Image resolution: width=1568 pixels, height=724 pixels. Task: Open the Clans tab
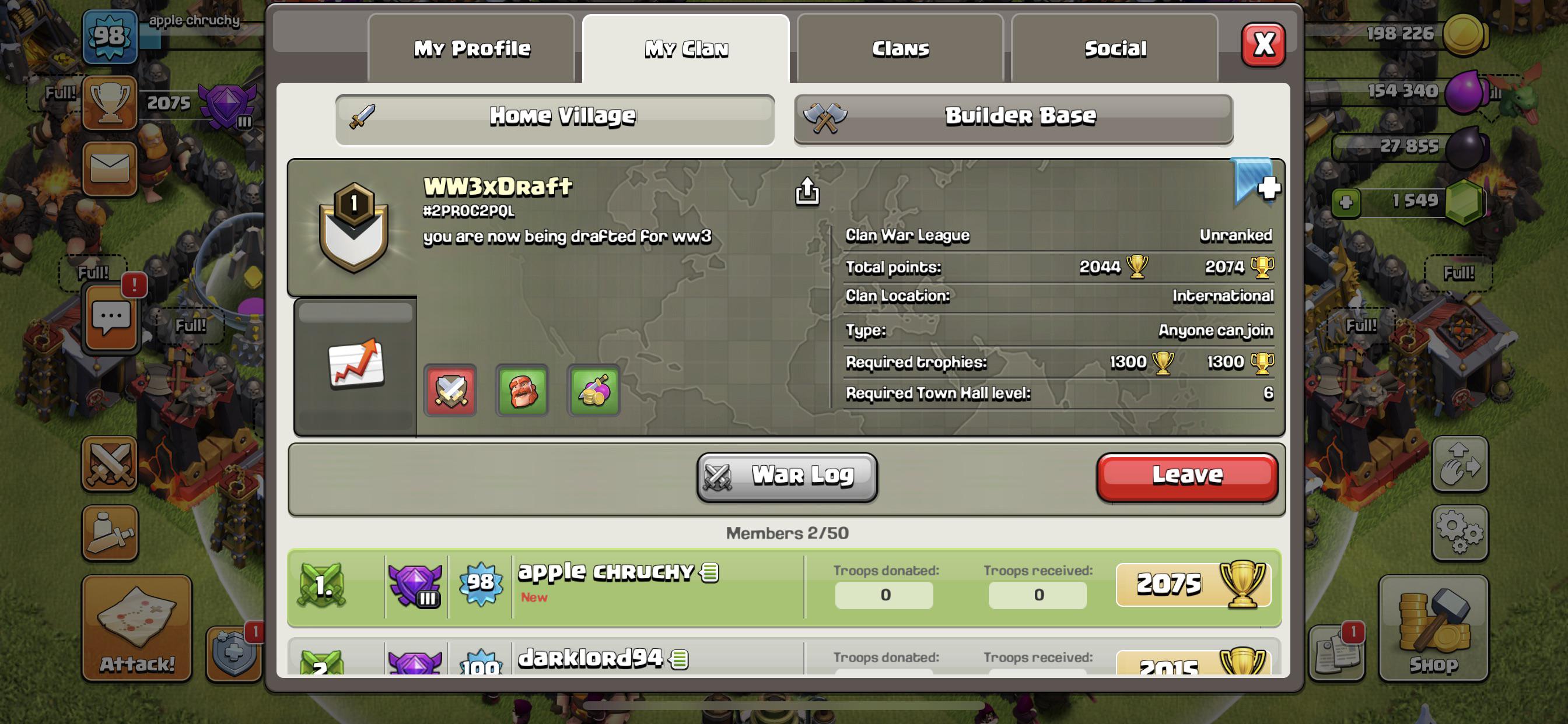tap(899, 48)
